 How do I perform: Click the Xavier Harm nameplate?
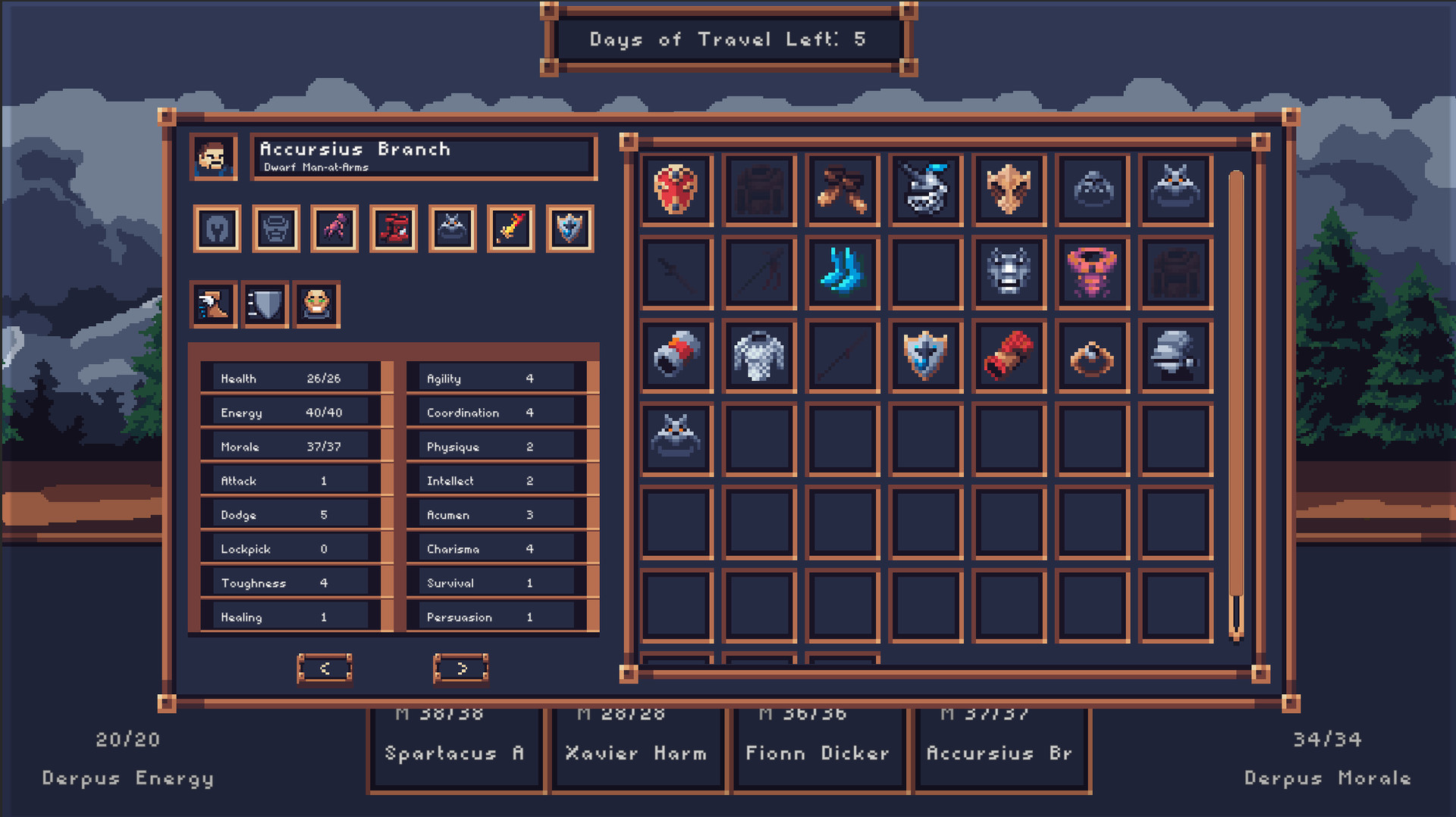click(637, 753)
